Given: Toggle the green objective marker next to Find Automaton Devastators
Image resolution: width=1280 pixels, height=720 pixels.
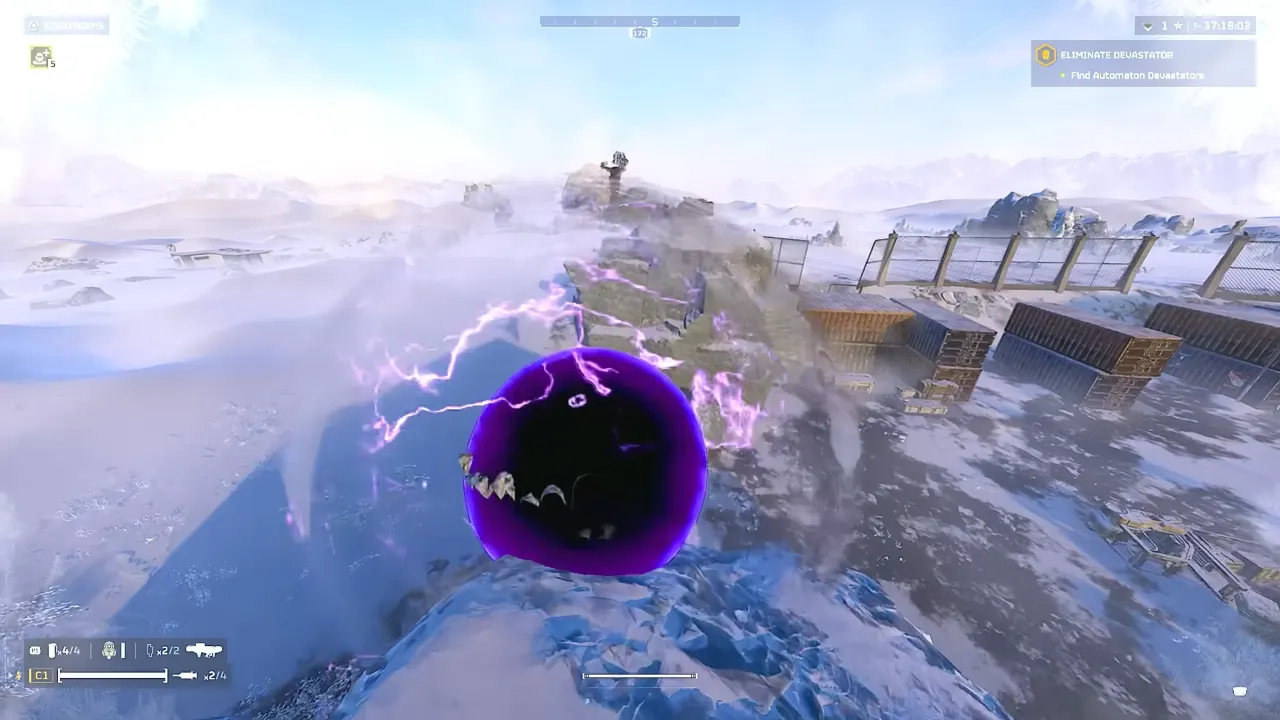Looking at the screenshot, I should (x=1063, y=74).
